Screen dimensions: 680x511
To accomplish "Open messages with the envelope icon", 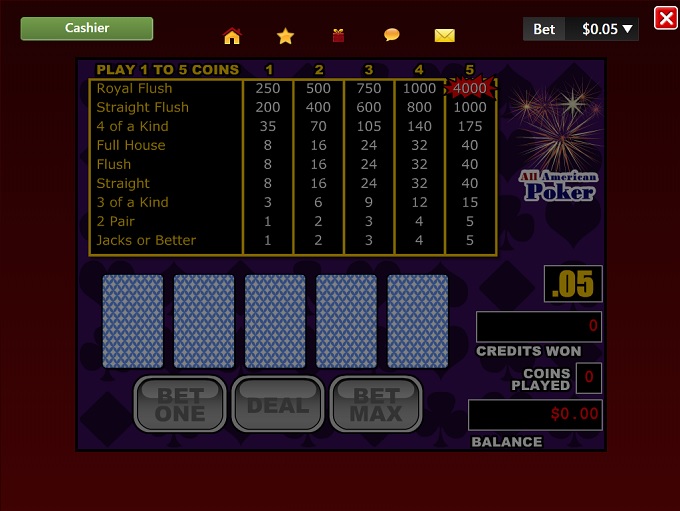I will pos(444,36).
